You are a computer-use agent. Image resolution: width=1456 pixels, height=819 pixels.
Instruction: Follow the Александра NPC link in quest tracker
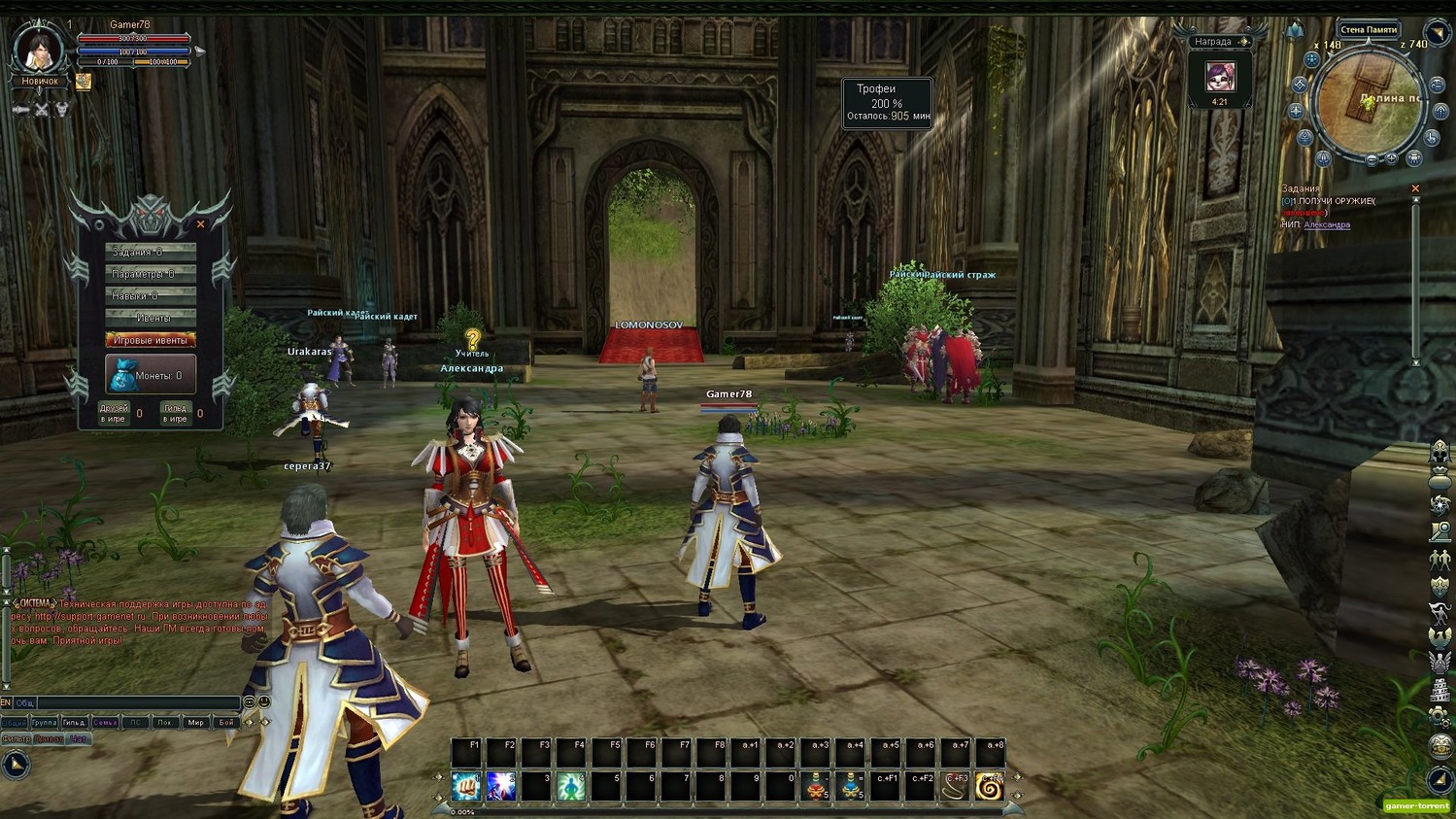coord(1327,225)
